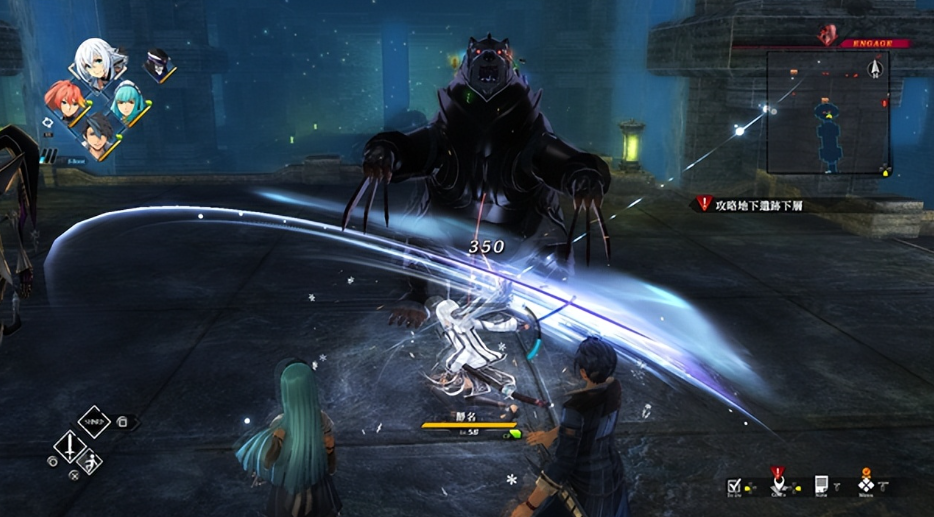Open the checklist shortcut icon
Viewport: 934px width, 517px height.
pyautogui.click(x=735, y=485)
